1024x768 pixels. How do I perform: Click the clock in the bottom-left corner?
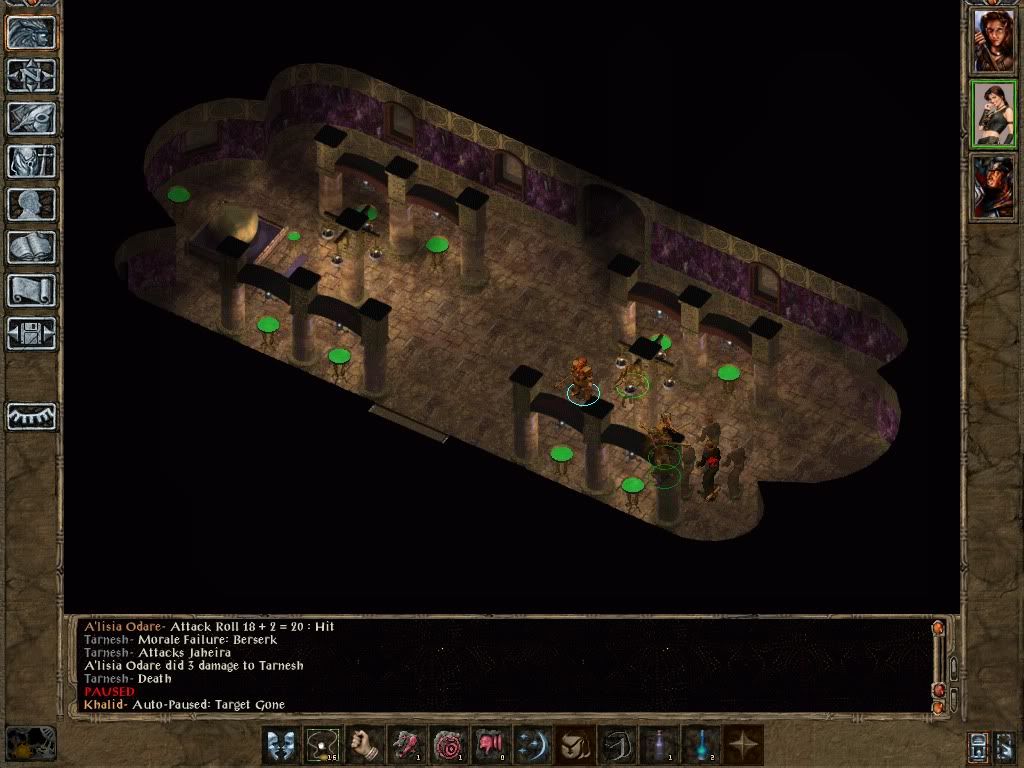pyautogui.click(x=30, y=744)
